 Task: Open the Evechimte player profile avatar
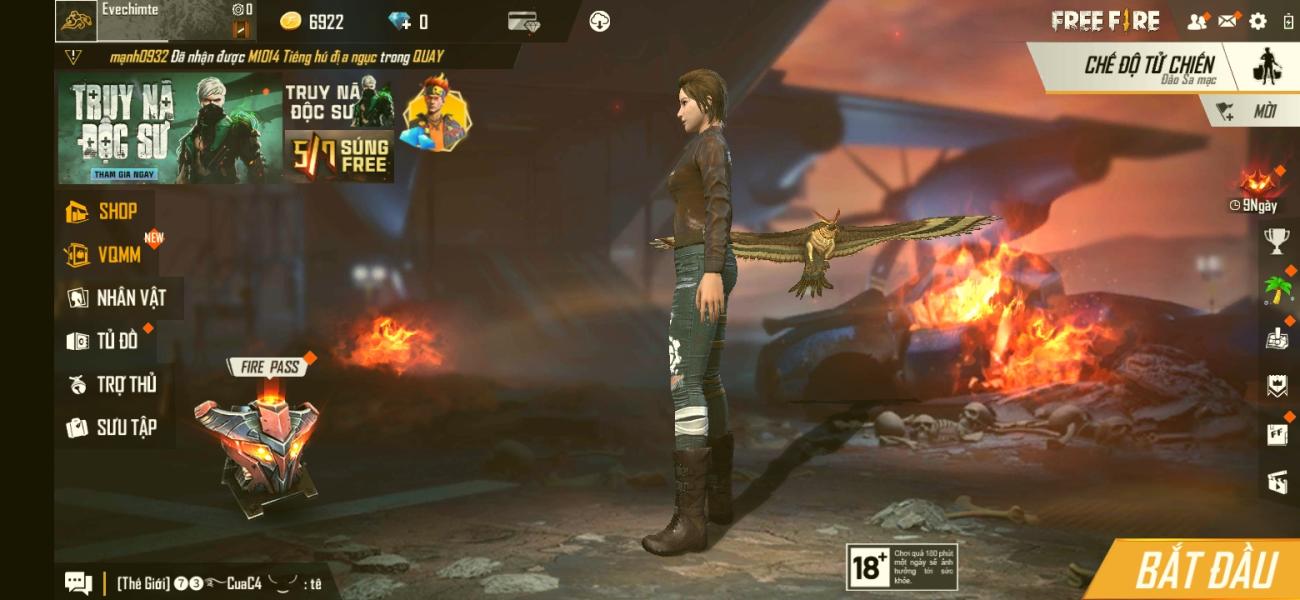pos(76,20)
